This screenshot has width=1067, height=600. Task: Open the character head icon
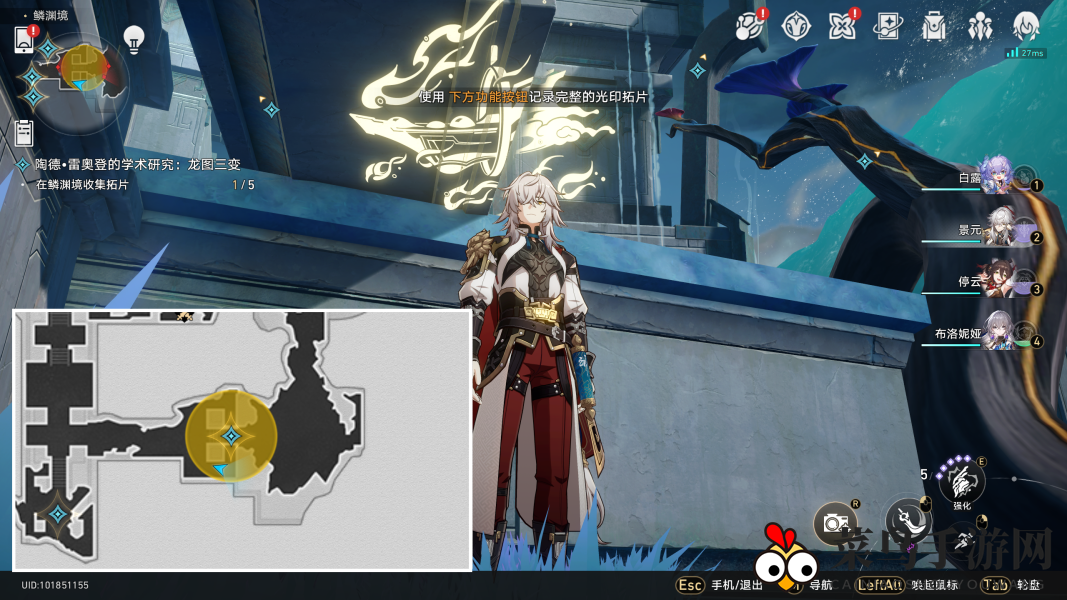(1026, 26)
